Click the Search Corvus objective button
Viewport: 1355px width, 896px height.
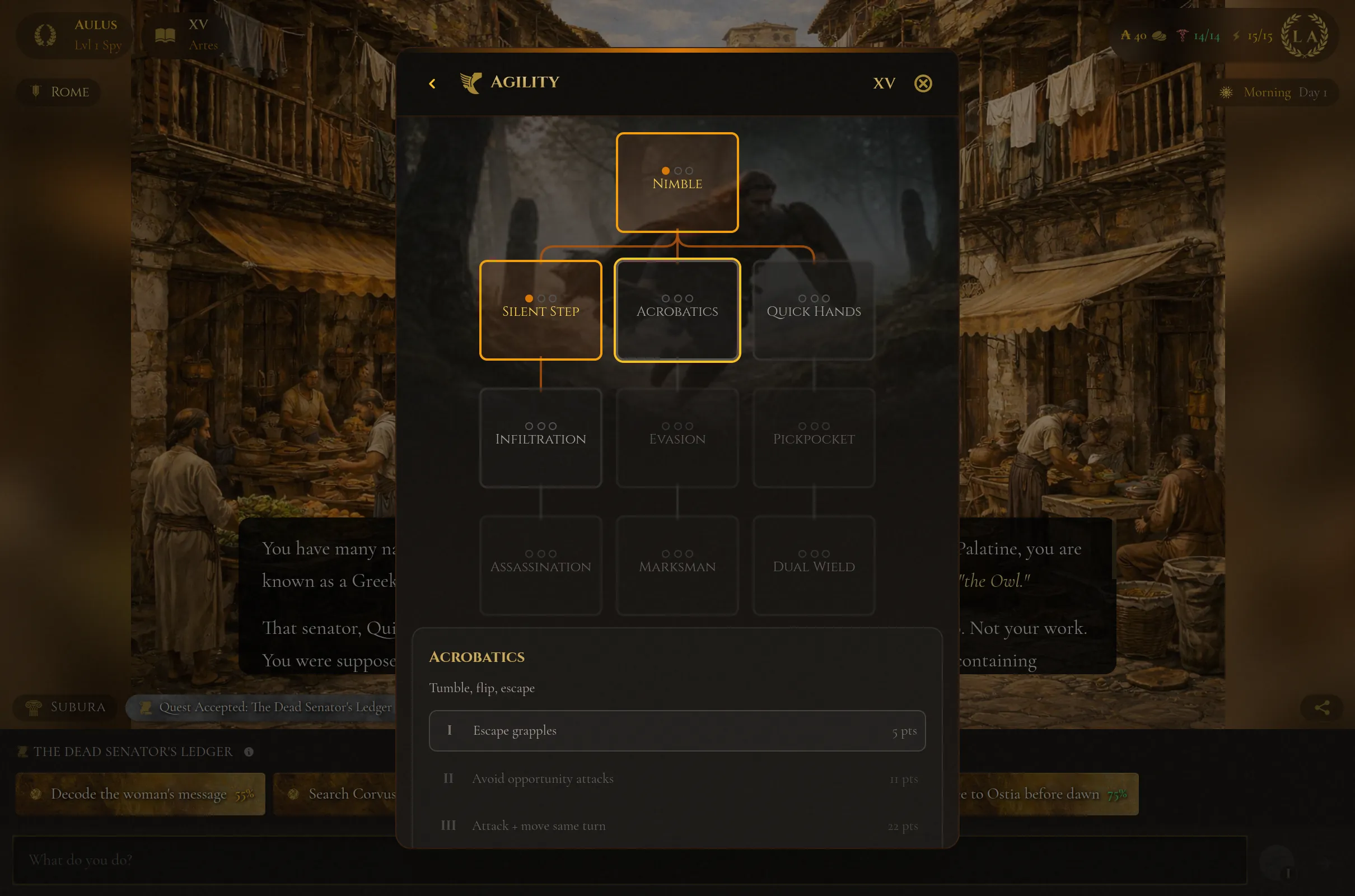343,794
